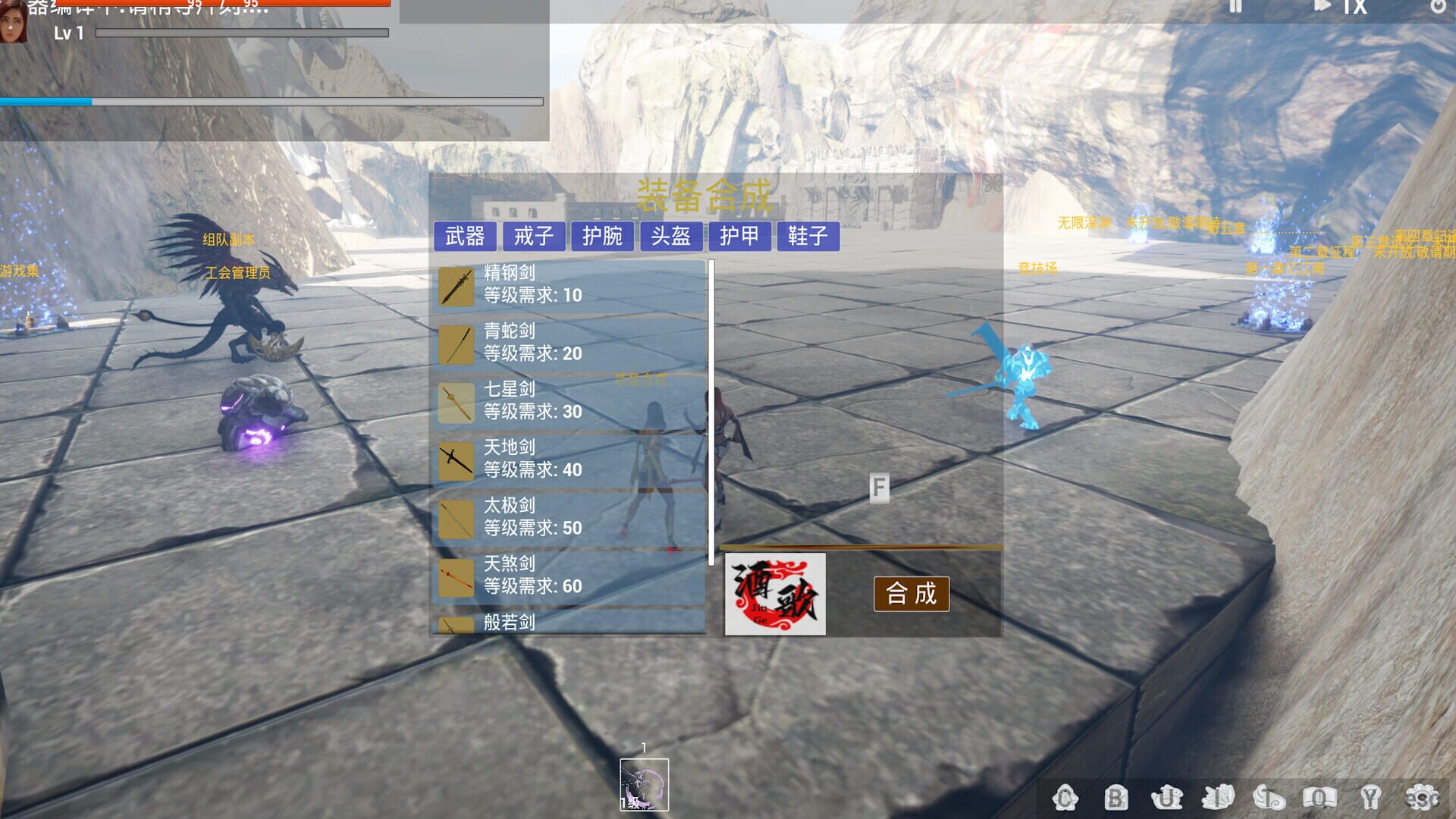Open the quest book O icon
Image resolution: width=1456 pixels, height=819 pixels.
coord(1319,796)
